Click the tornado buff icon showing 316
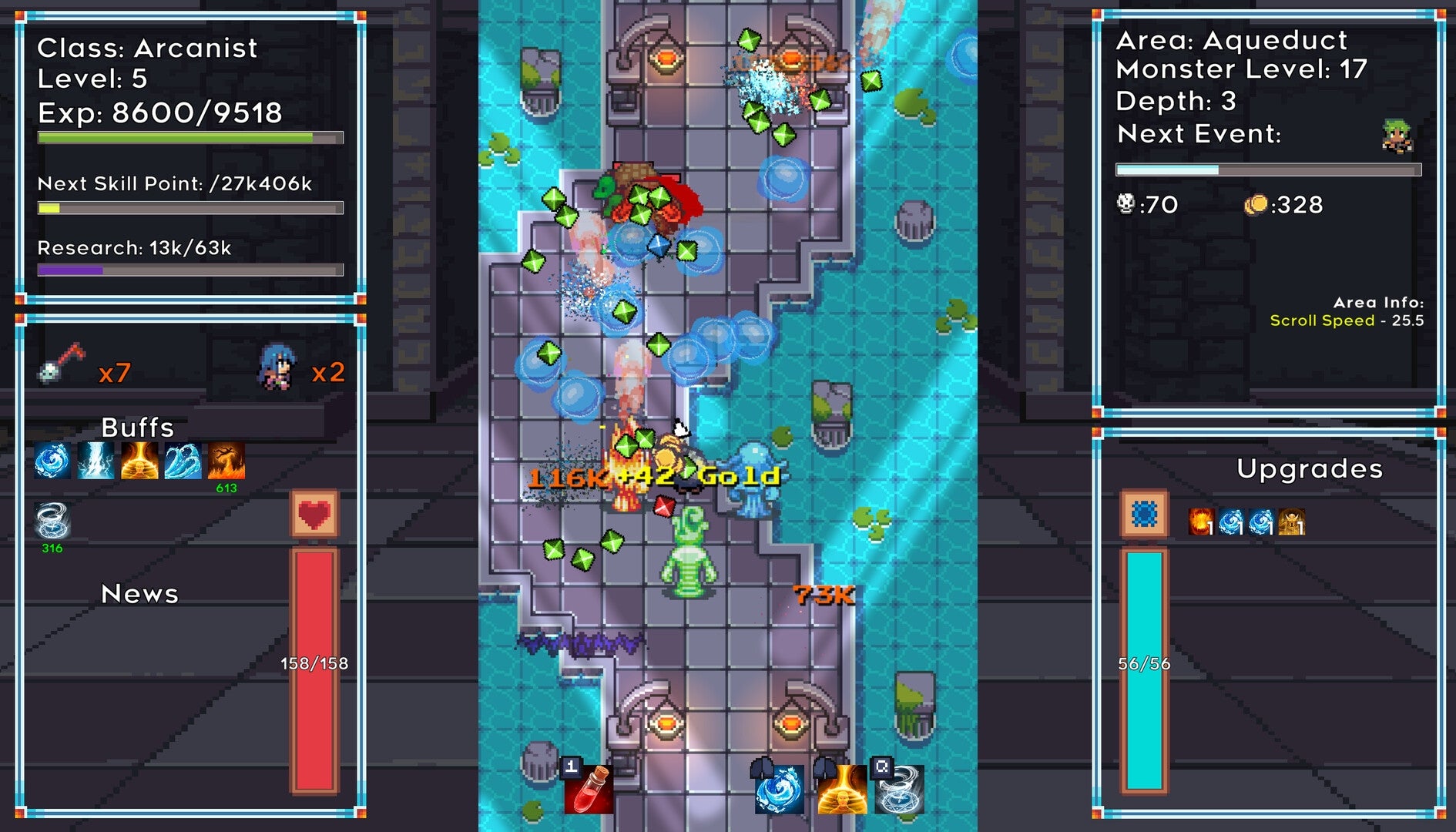 coord(52,520)
